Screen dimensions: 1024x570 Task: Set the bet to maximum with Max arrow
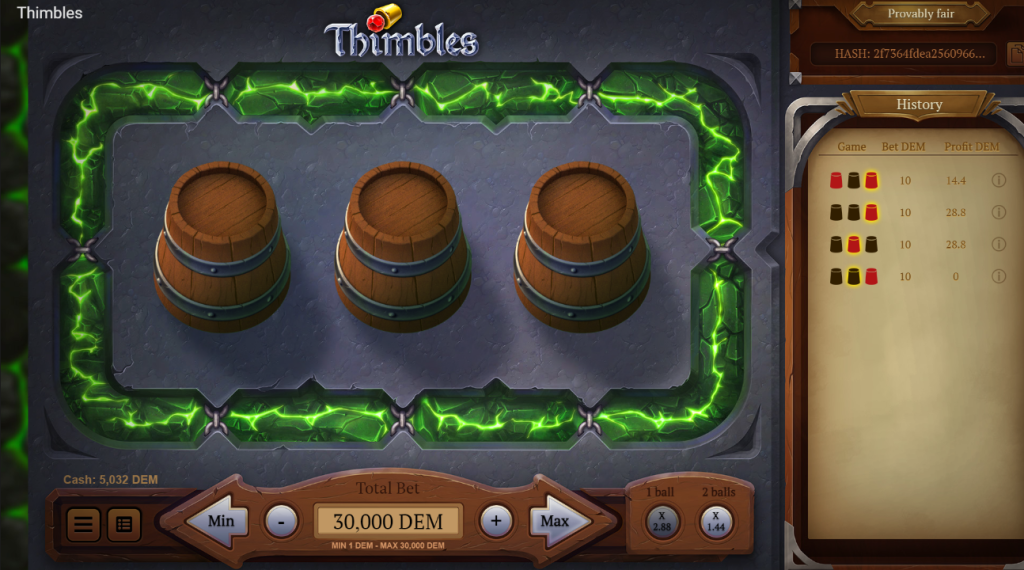point(556,521)
